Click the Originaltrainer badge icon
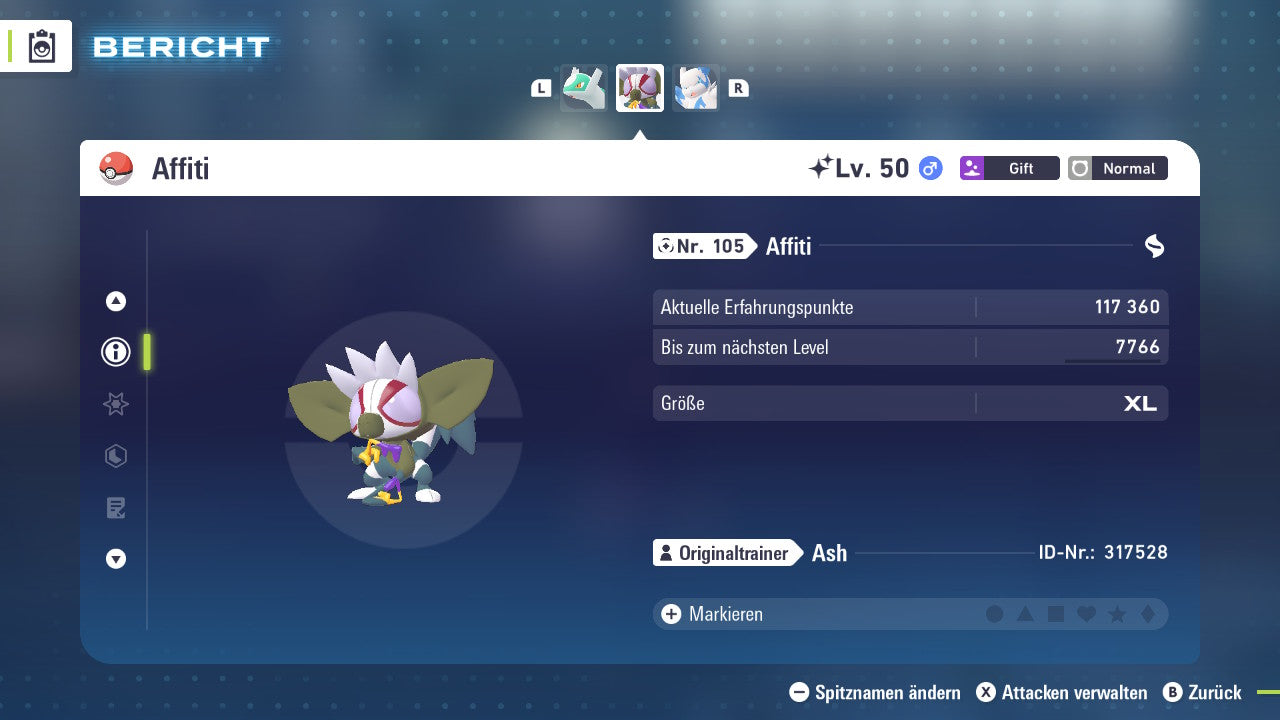Screen dimensions: 1280x720 click(x=666, y=552)
